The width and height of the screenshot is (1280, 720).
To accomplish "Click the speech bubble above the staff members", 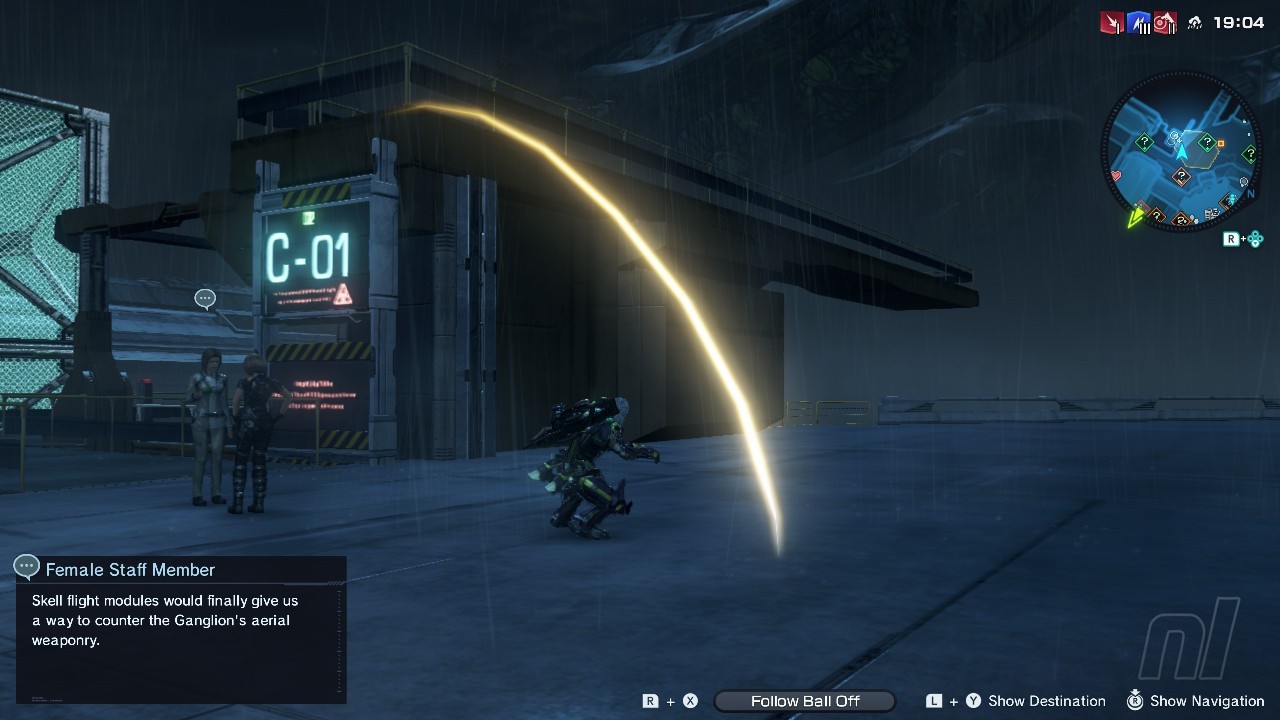I will pos(205,299).
